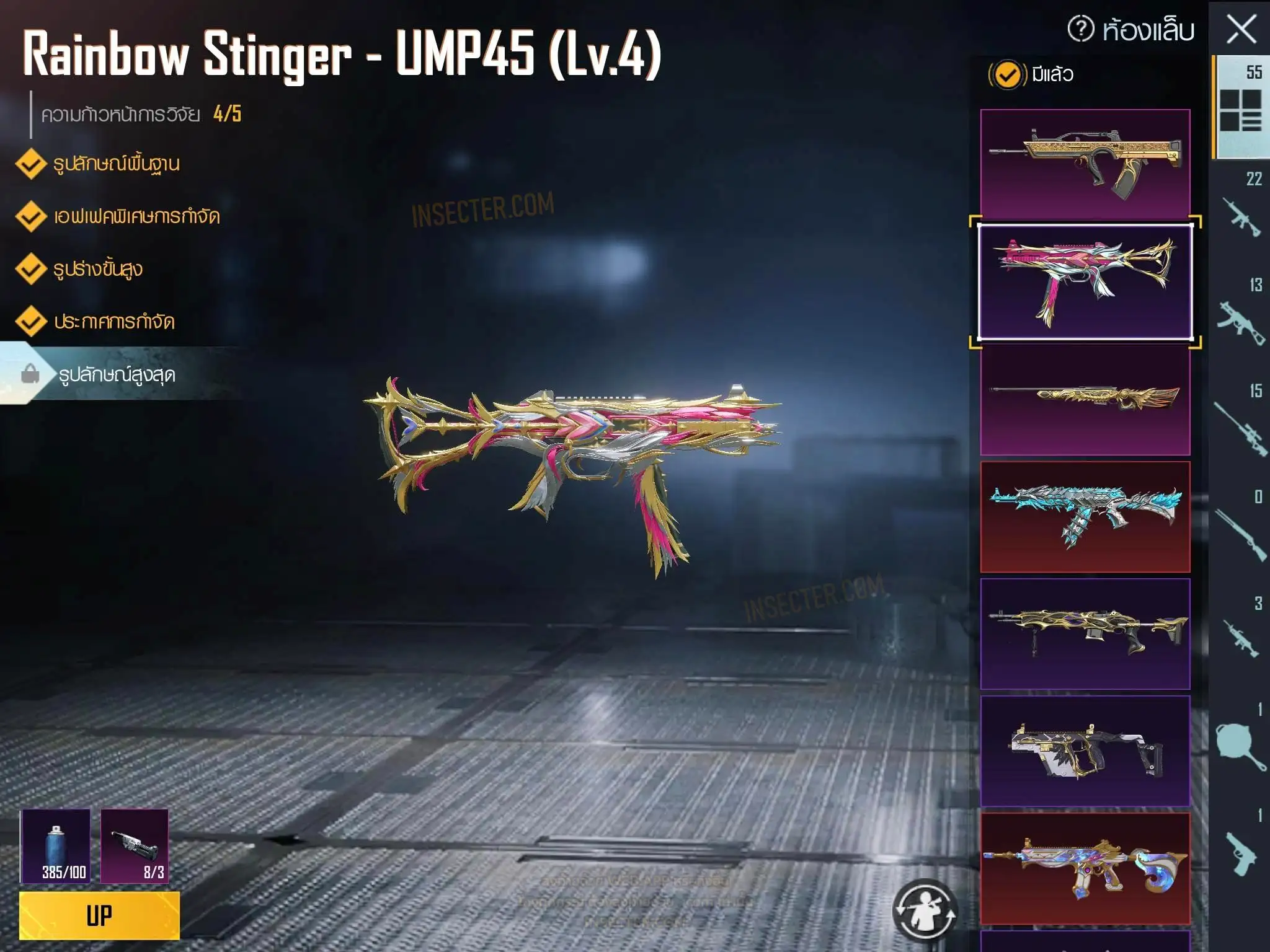Tap the yellow UP upgrade button
This screenshot has height=952, width=1270.
(99, 915)
